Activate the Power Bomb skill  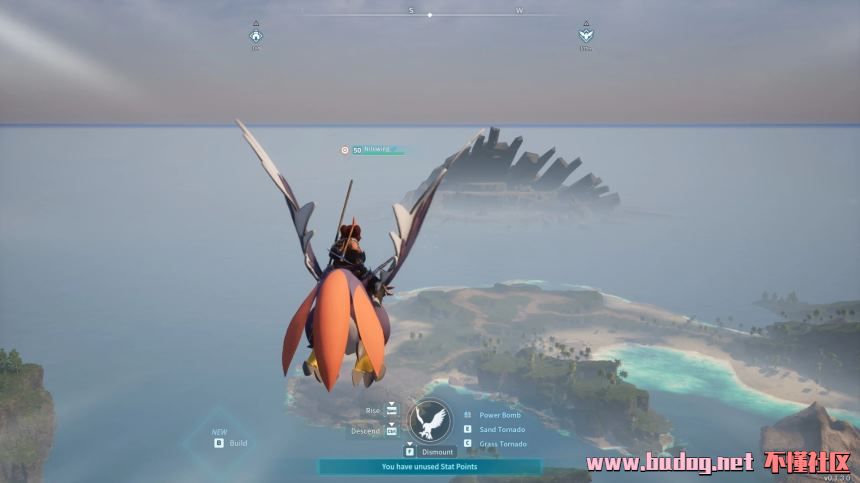[499, 414]
